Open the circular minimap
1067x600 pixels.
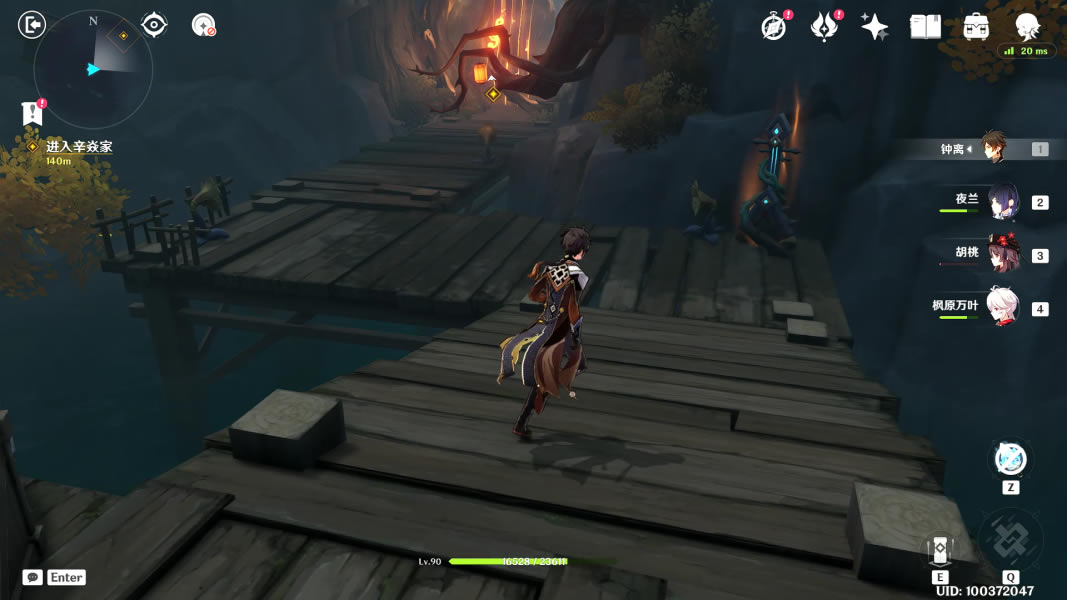coord(93,69)
